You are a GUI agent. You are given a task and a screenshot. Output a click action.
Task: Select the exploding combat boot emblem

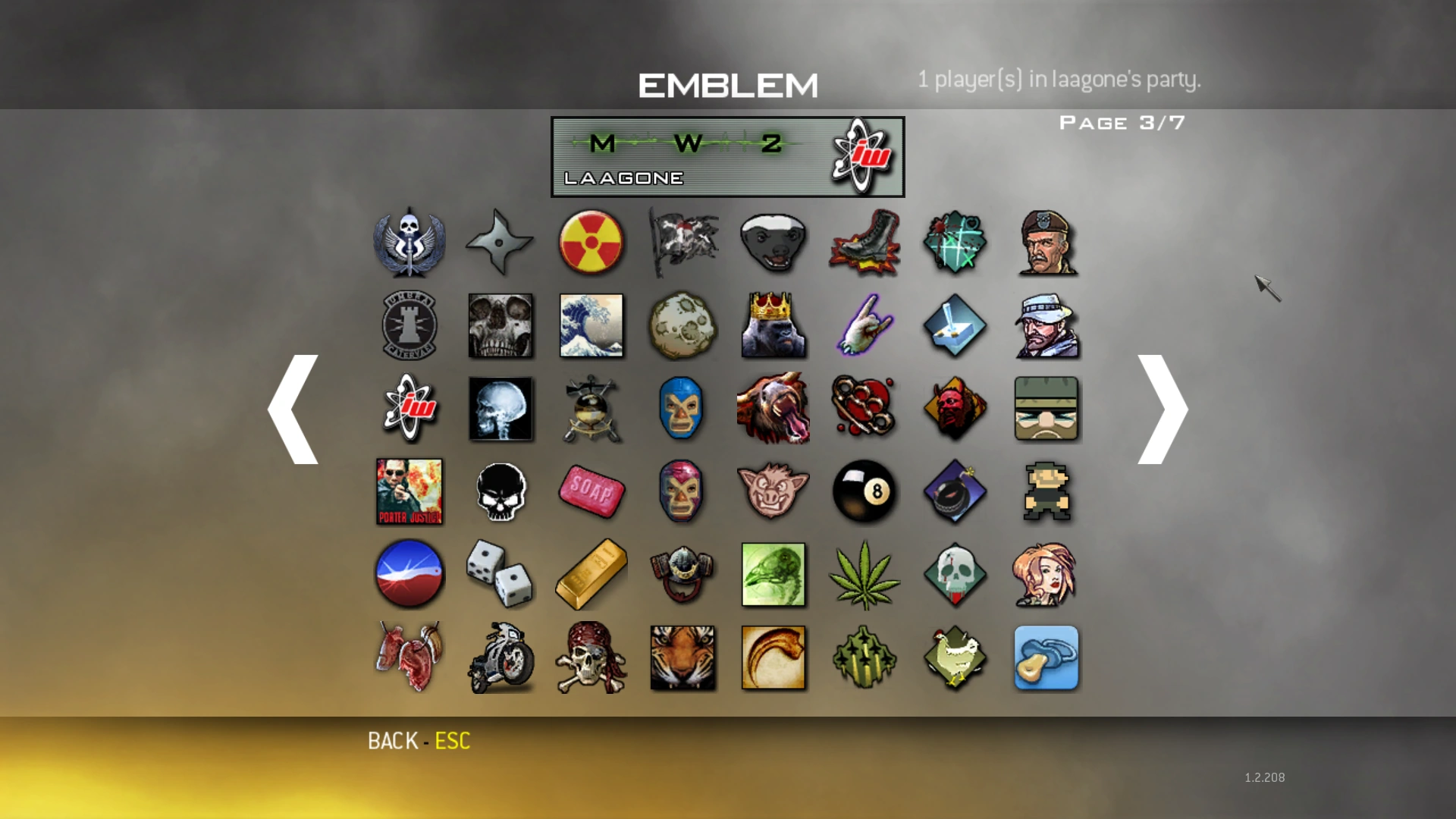pyautogui.click(x=864, y=243)
